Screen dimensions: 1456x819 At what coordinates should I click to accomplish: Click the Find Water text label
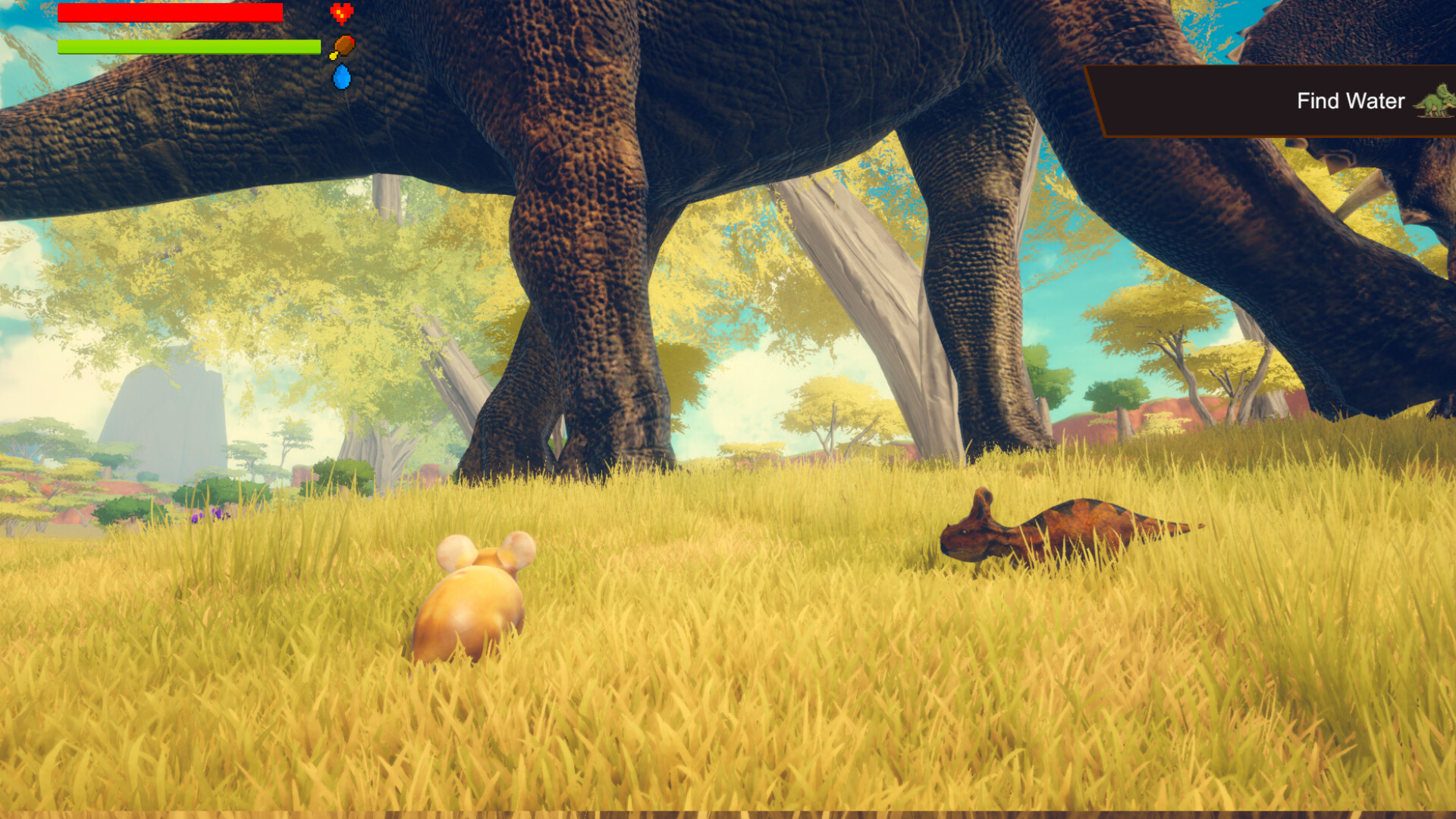coord(1351,101)
